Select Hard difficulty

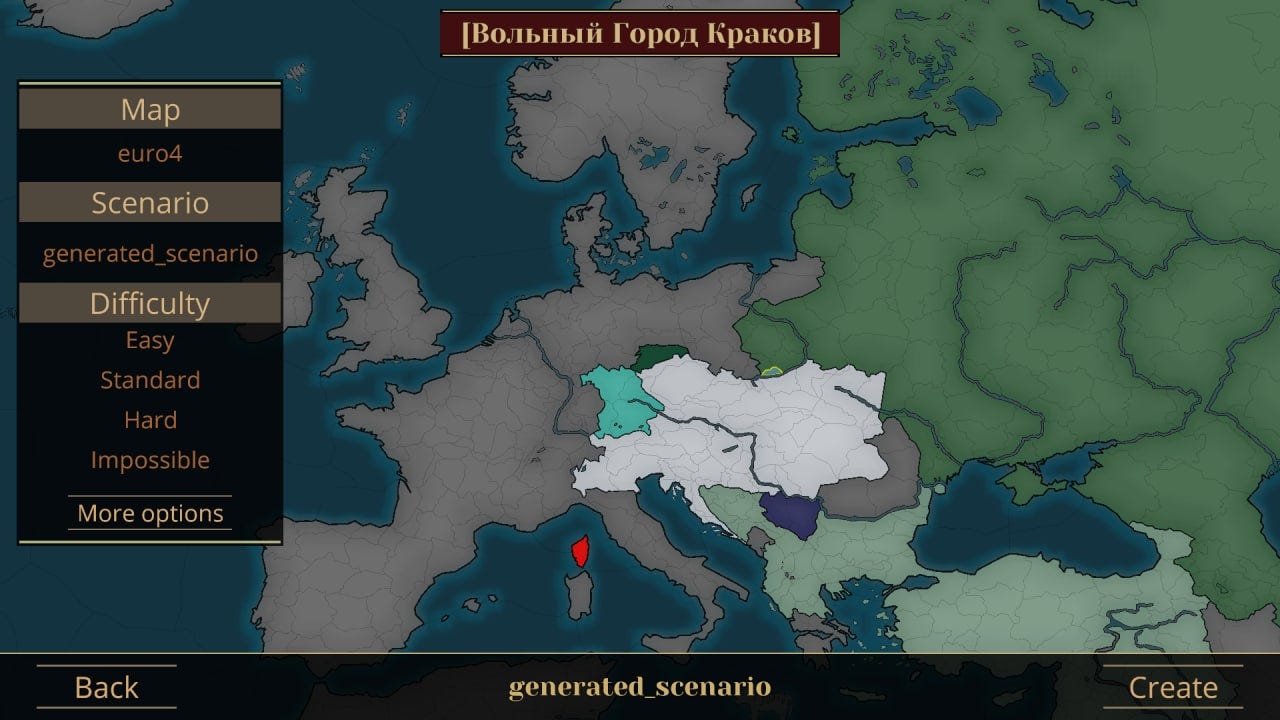tap(150, 420)
